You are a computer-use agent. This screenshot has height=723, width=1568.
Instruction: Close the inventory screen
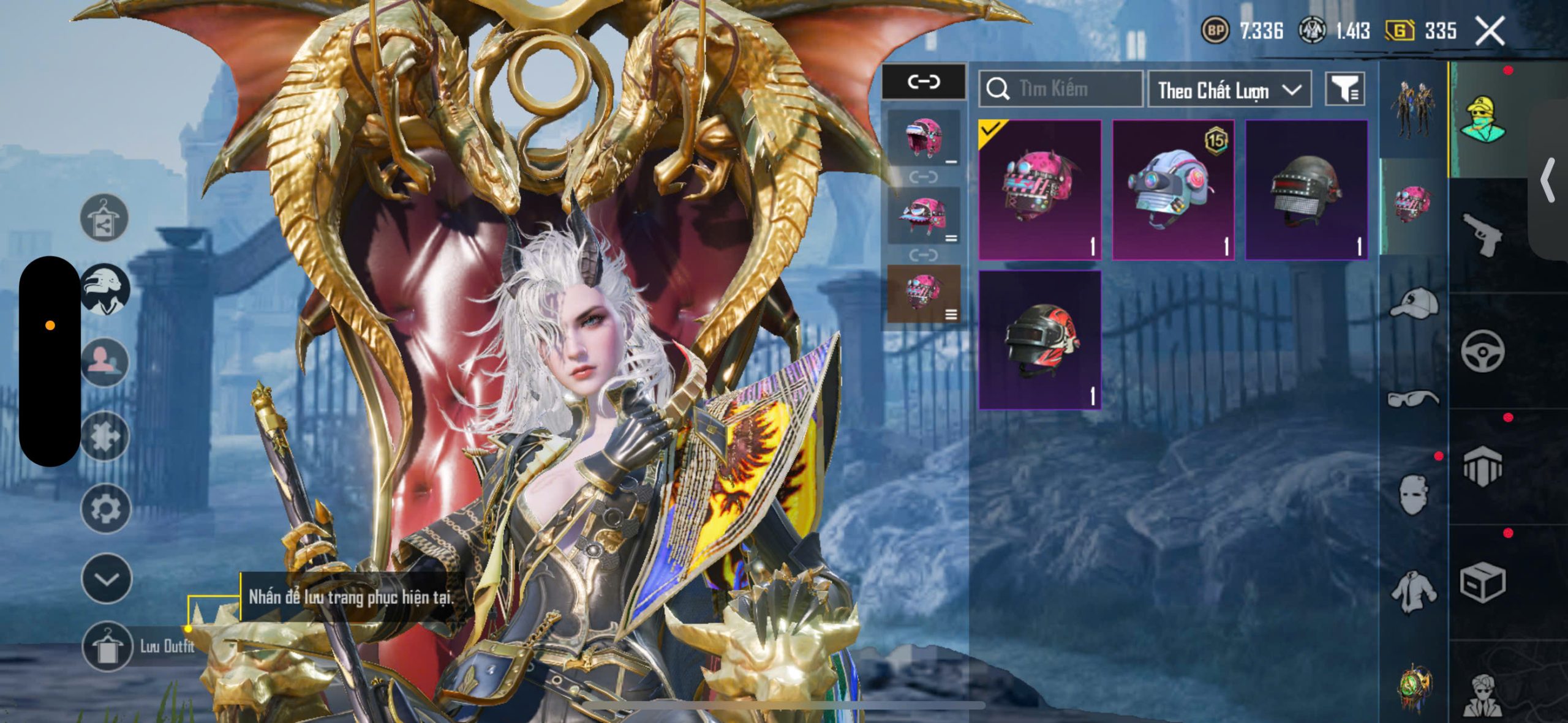tap(1489, 31)
